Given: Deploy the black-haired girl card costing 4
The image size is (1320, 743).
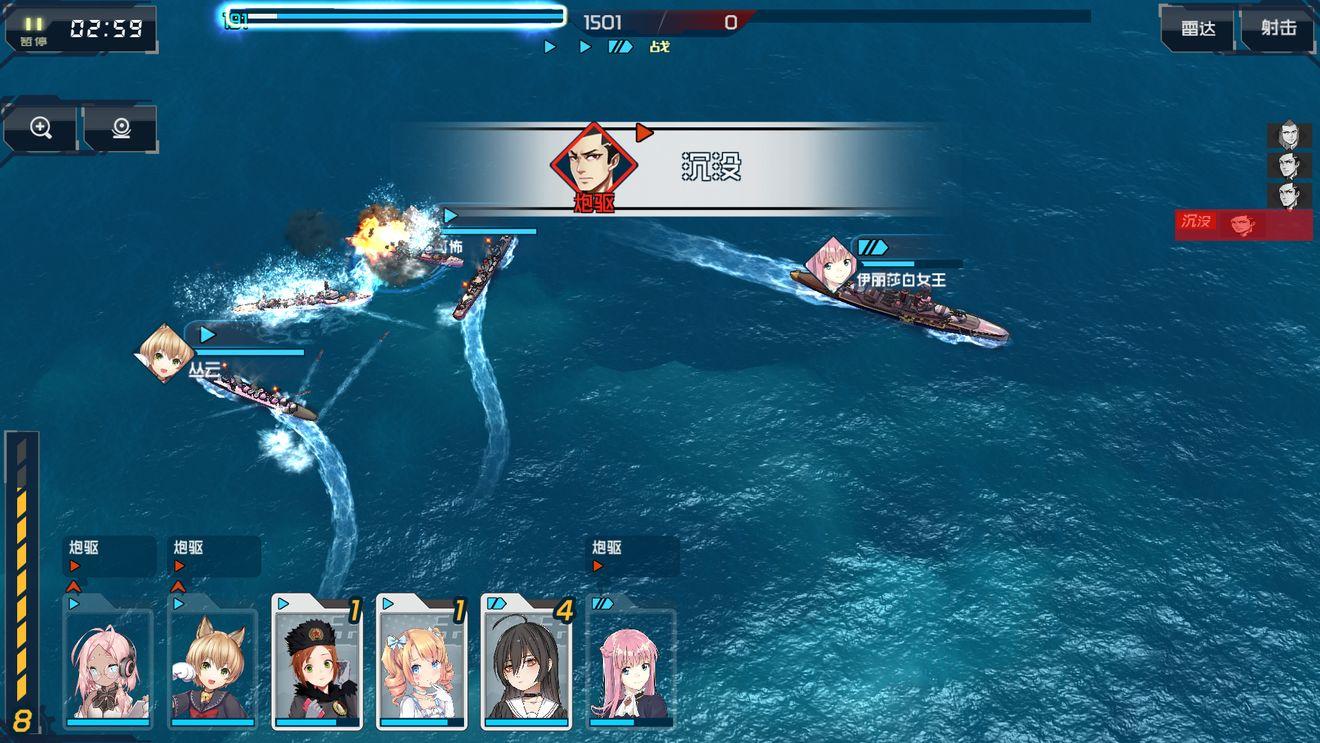Looking at the screenshot, I should pyautogui.click(x=526, y=664).
